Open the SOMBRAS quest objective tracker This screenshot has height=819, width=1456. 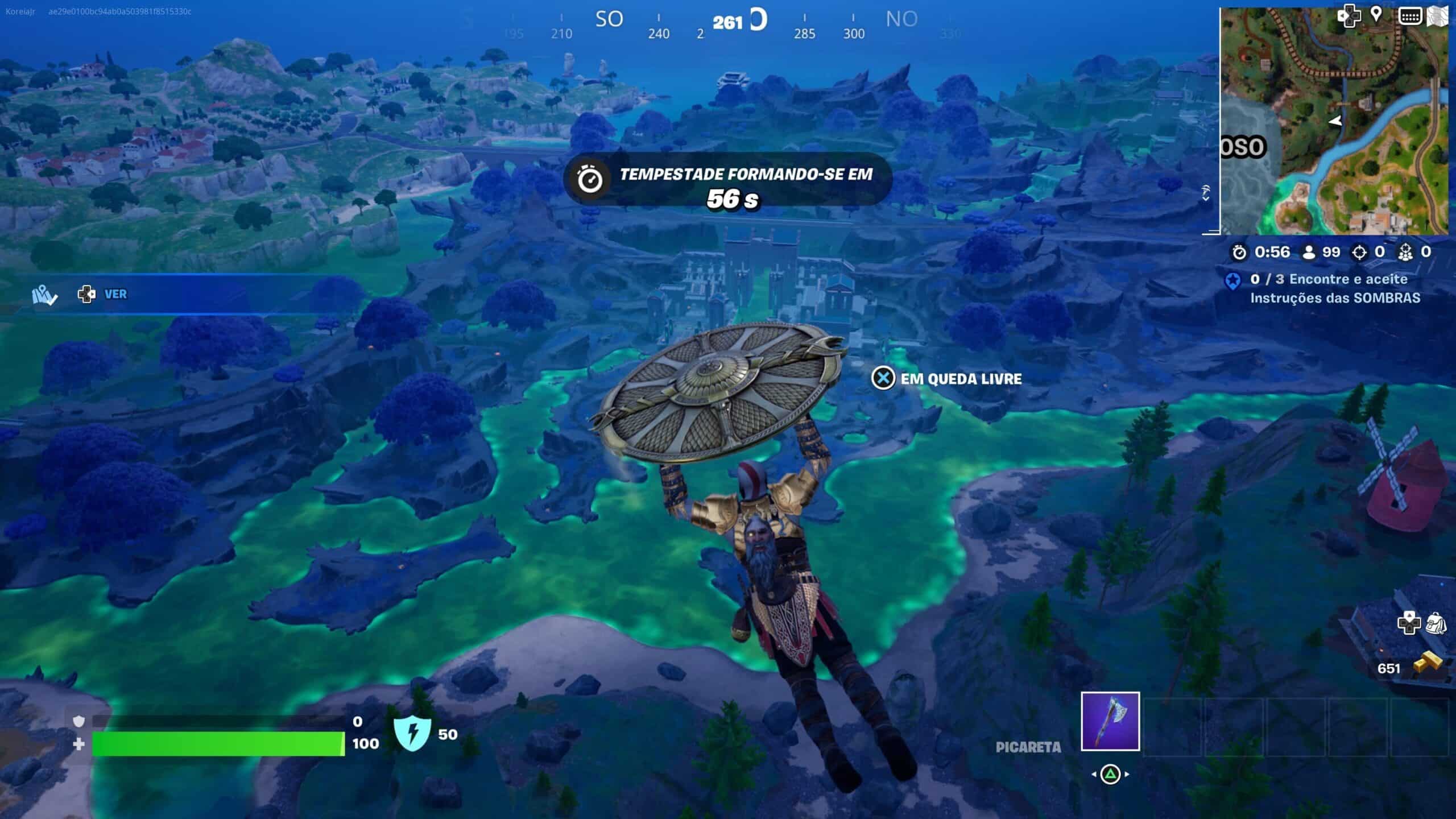[1334, 288]
